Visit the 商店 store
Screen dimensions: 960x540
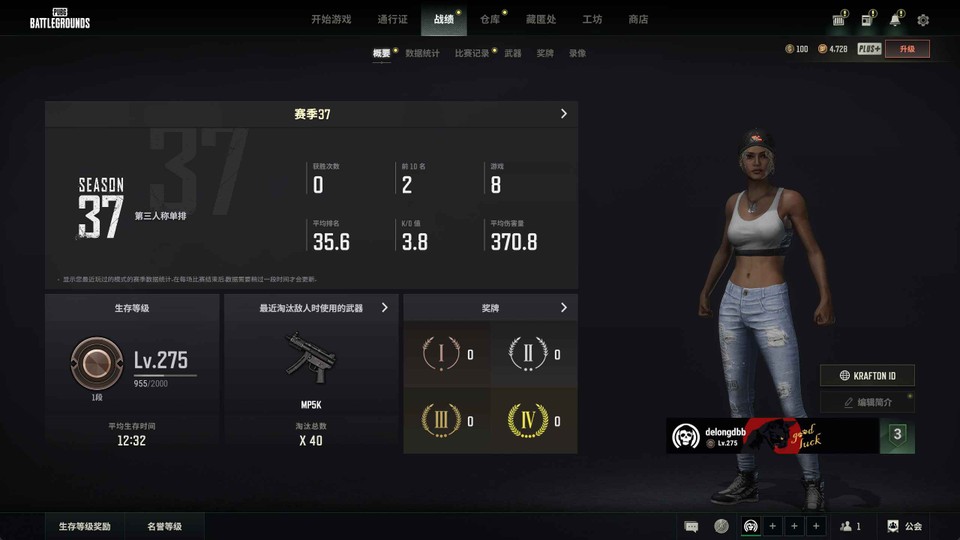point(638,19)
